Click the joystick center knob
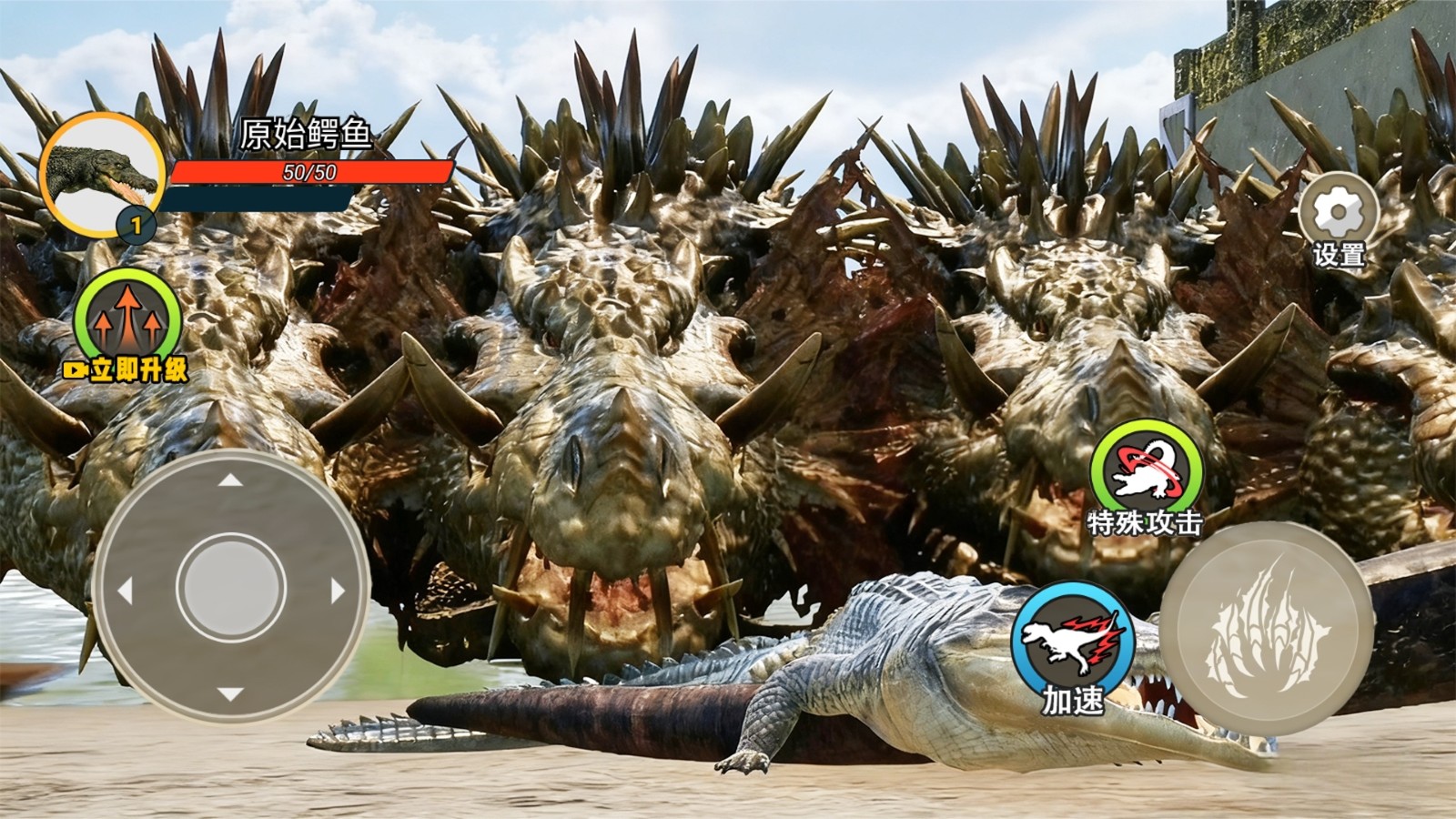This screenshot has width=1456, height=819. tap(231, 588)
